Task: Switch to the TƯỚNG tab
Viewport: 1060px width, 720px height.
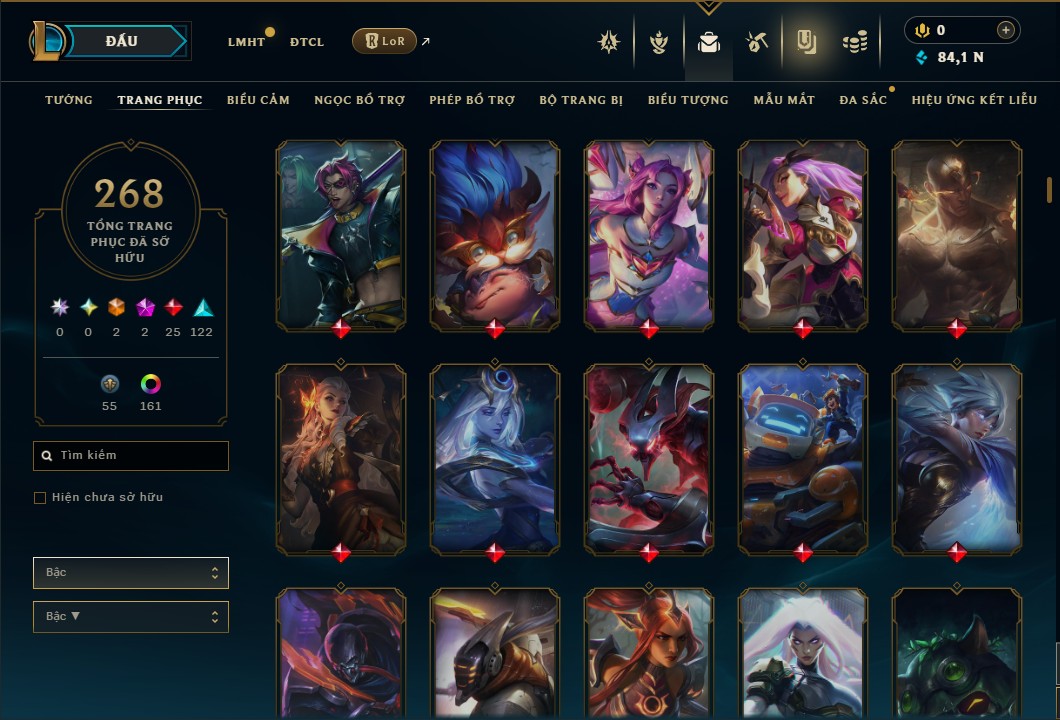Action: [x=69, y=100]
